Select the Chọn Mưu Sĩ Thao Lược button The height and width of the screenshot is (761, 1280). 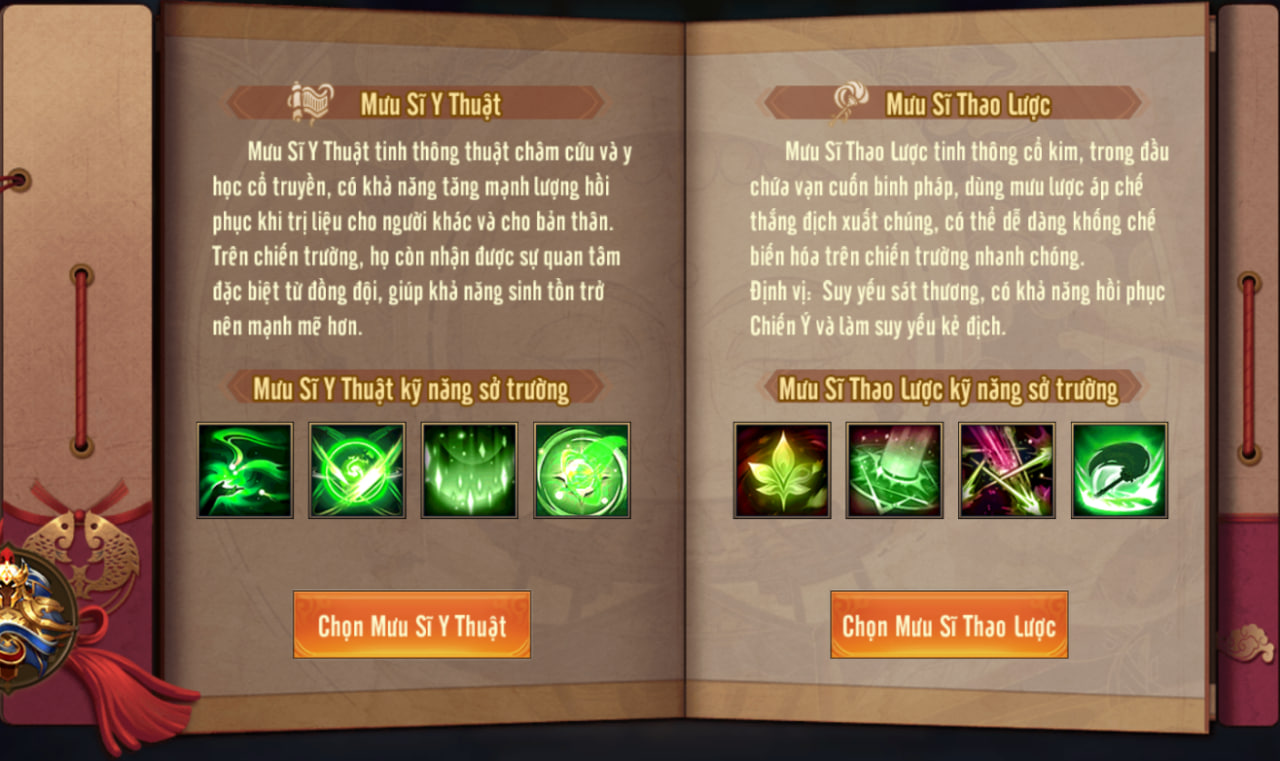[x=949, y=625]
